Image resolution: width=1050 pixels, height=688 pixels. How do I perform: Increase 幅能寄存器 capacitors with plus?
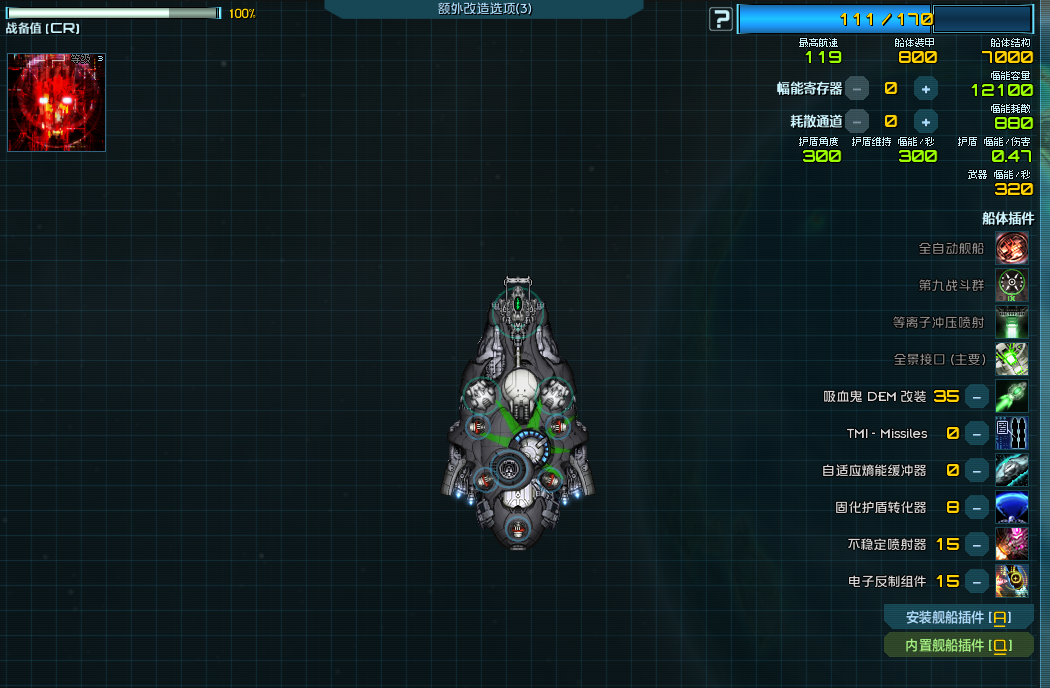926,88
